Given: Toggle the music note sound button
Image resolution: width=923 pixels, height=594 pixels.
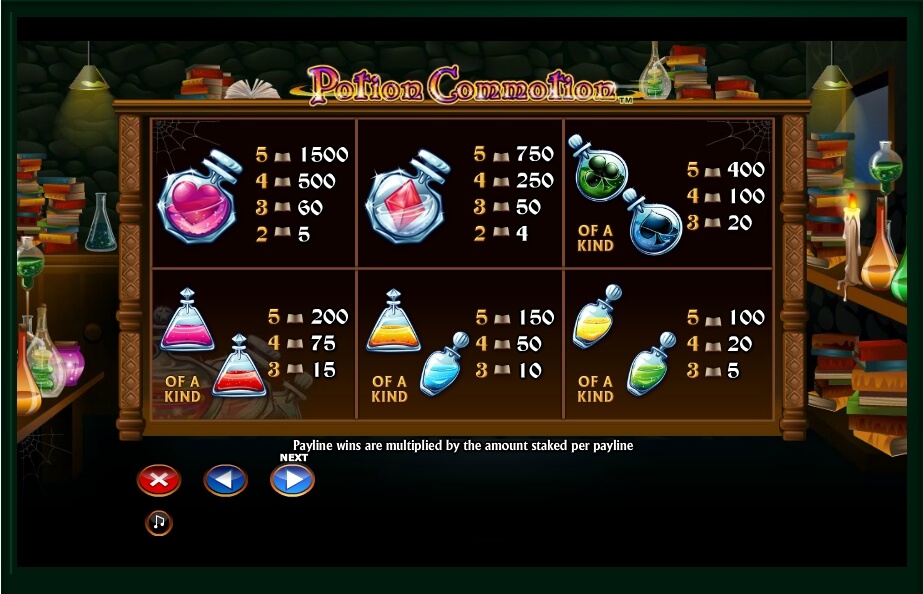Looking at the screenshot, I should 158,522.
